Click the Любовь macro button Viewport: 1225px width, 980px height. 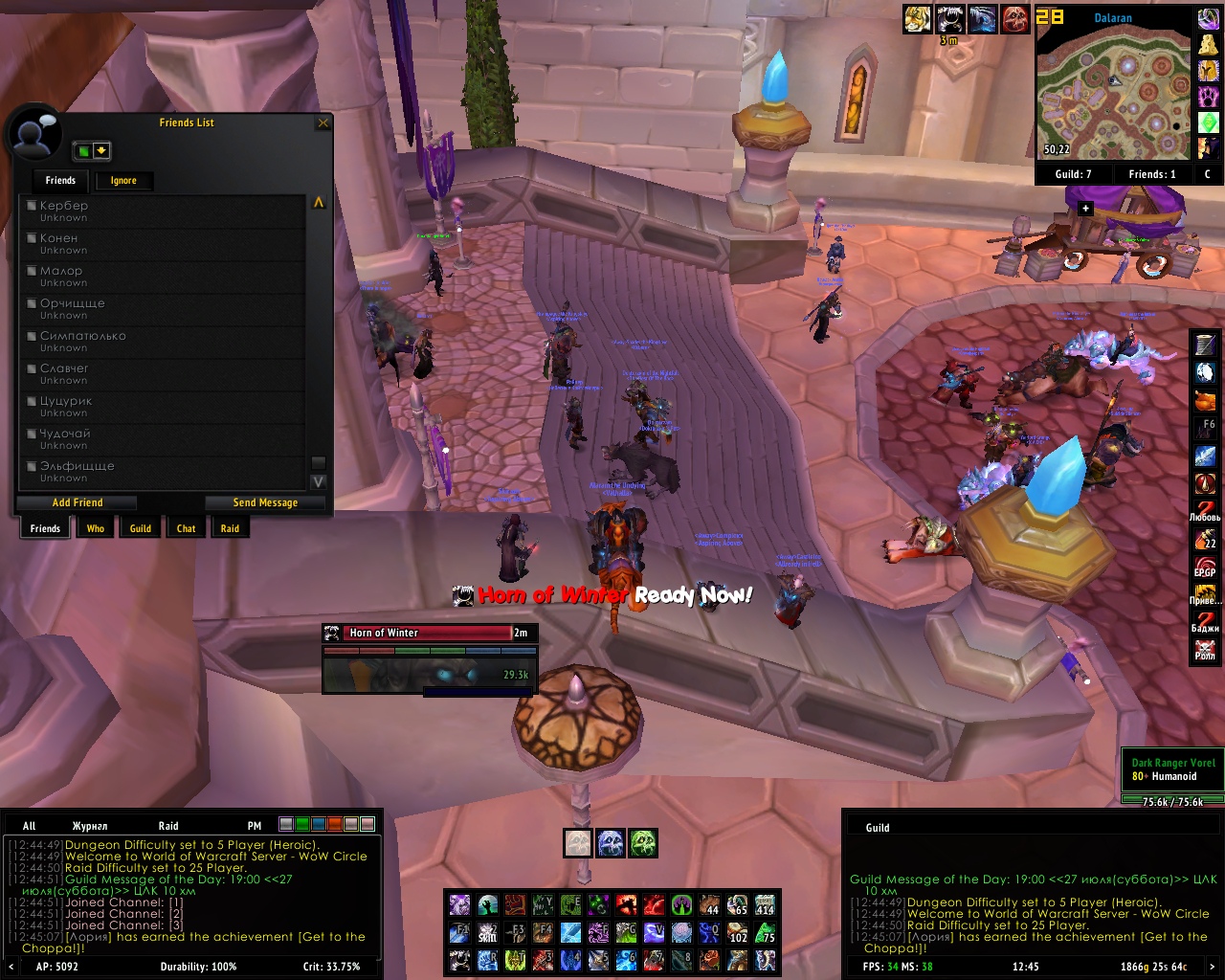[x=1205, y=509]
